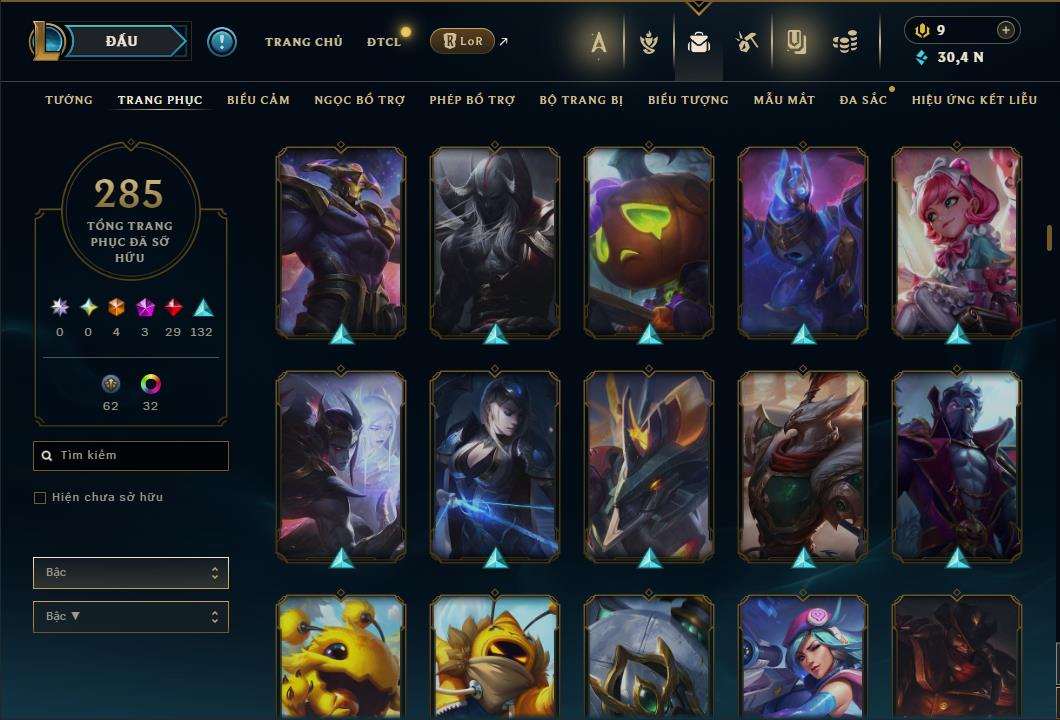Go to the ĐTCL section
Viewport: 1060px width, 720px height.
[384, 42]
